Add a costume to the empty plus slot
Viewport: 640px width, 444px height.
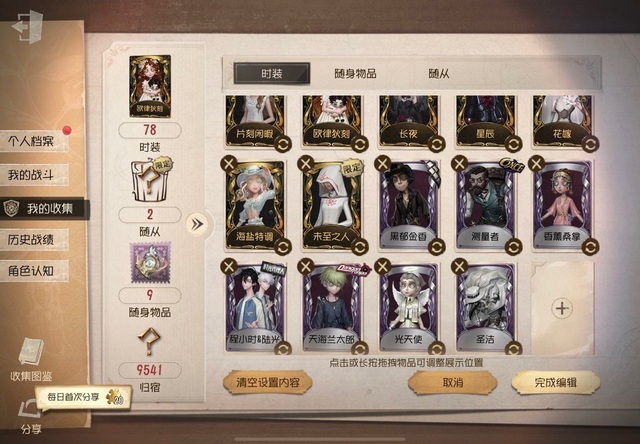(562, 308)
